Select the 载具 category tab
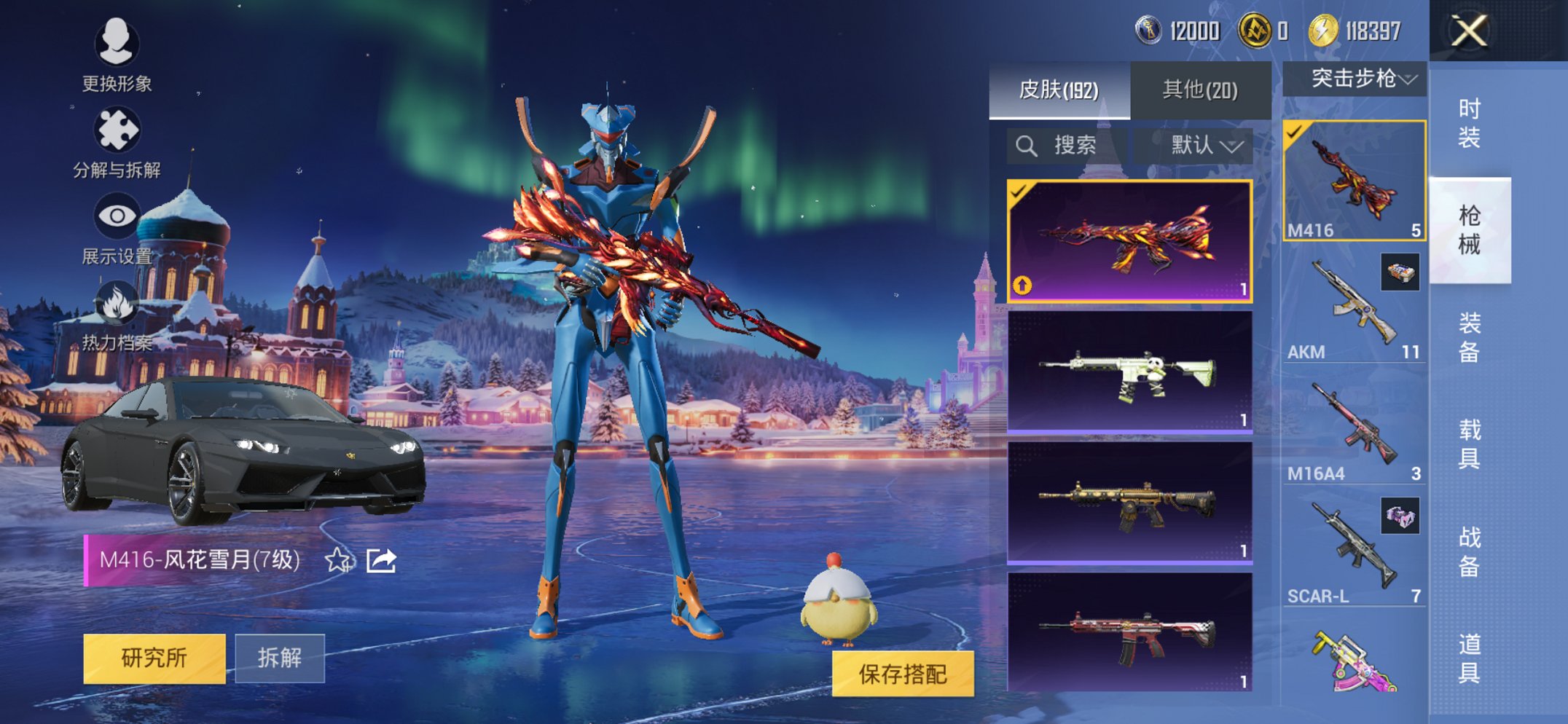The height and width of the screenshot is (724, 1568). (1470, 445)
